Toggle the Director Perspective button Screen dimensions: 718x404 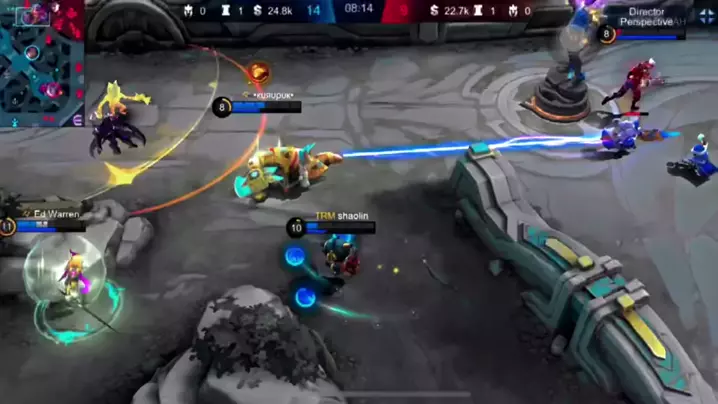(645, 17)
